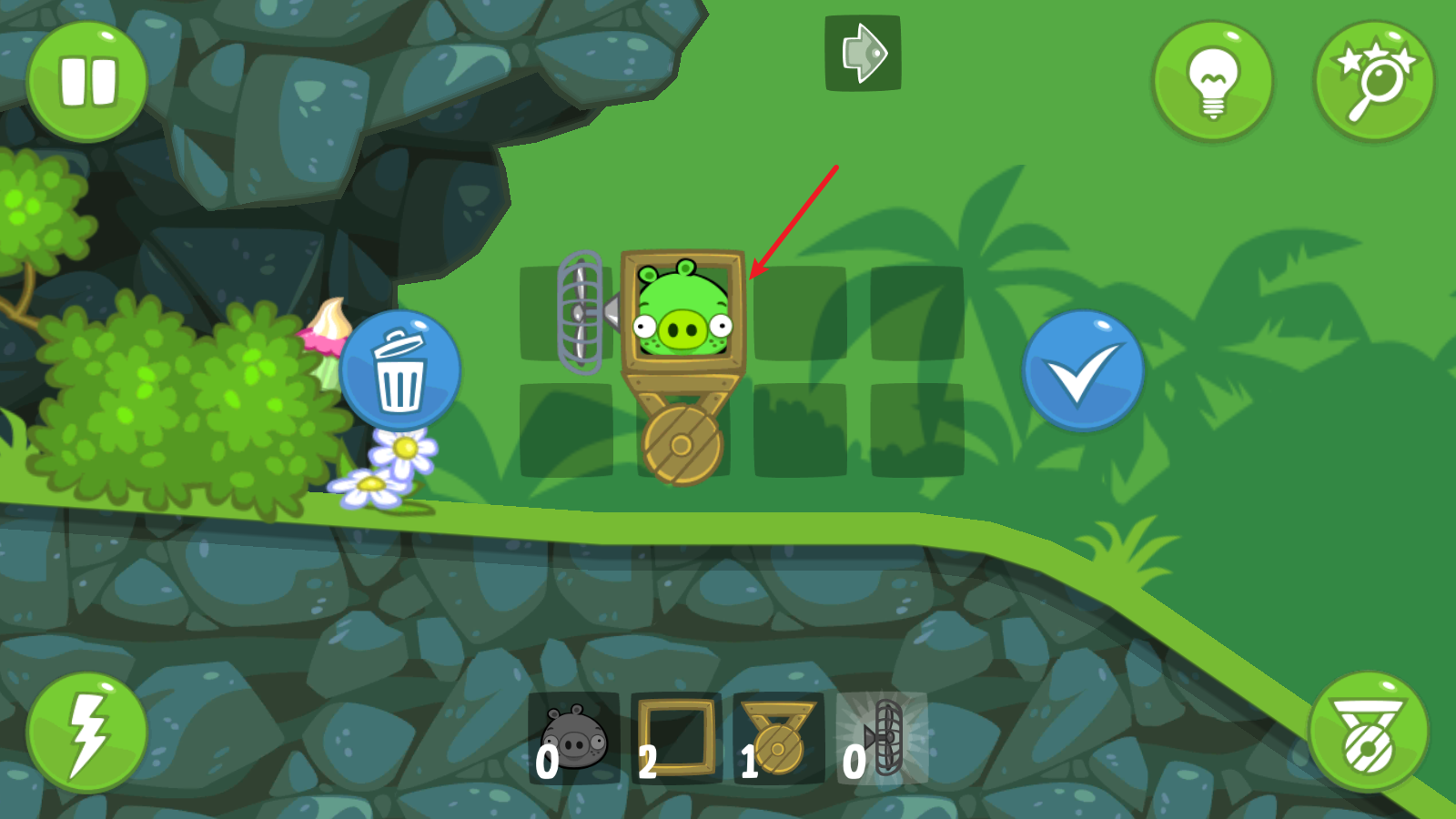Select the pig part slot
Viewport: 1456px width, 819px height.
coord(573,739)
